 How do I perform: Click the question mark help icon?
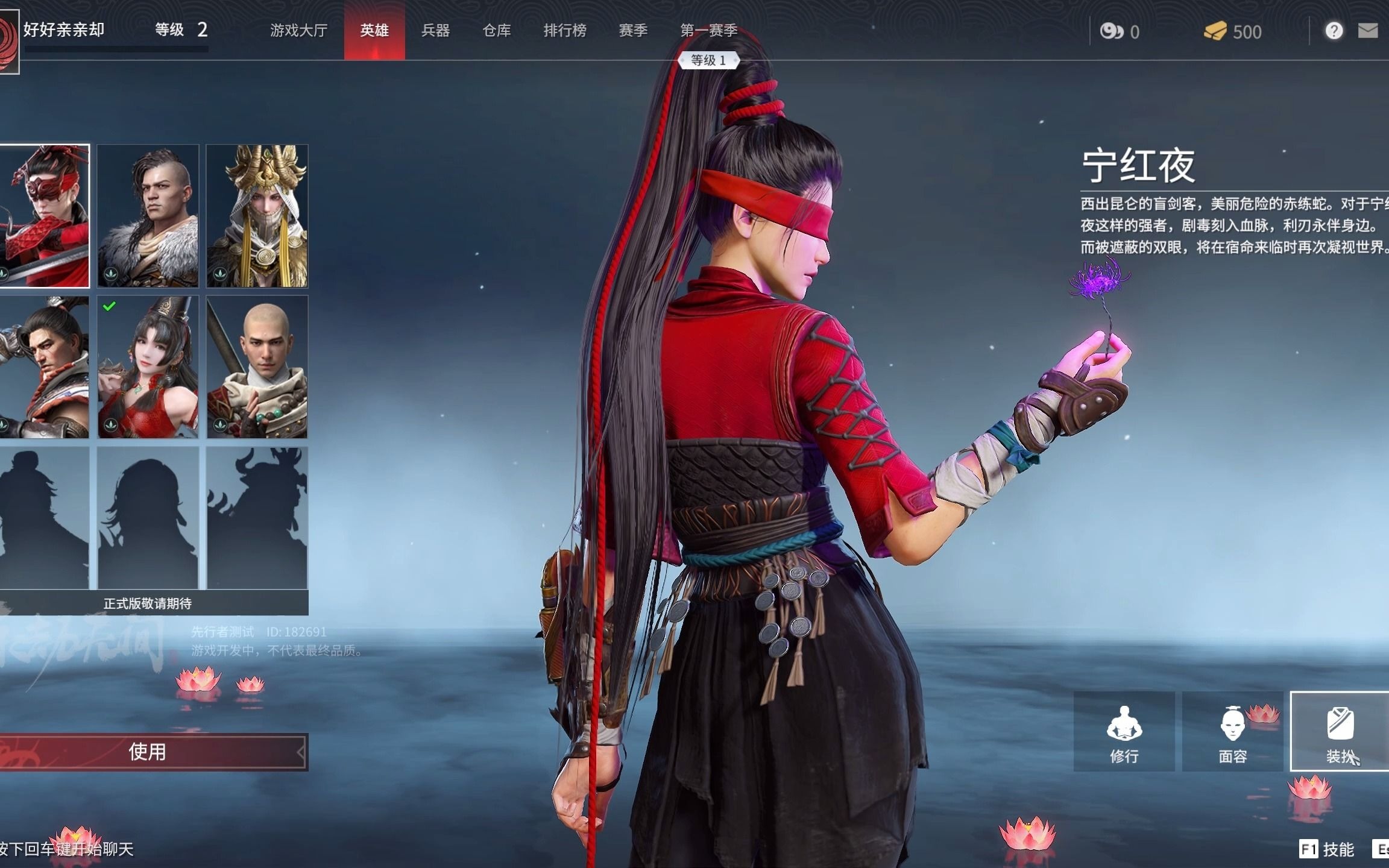click(x=1334, y=31)
